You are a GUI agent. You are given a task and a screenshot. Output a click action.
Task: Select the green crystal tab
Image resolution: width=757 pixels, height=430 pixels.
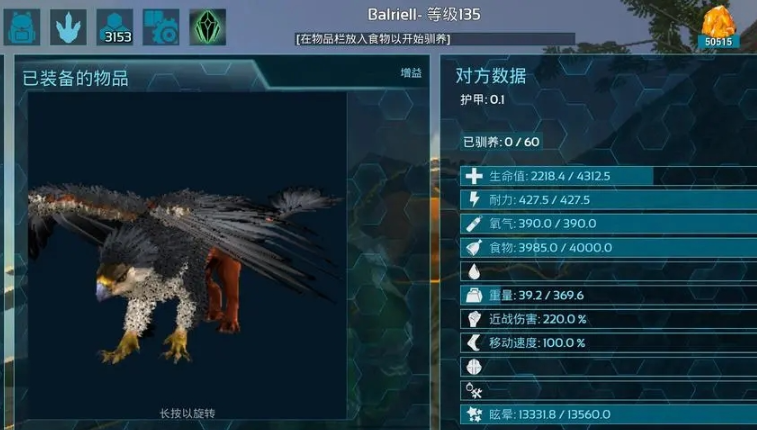(x=207, y=26)
